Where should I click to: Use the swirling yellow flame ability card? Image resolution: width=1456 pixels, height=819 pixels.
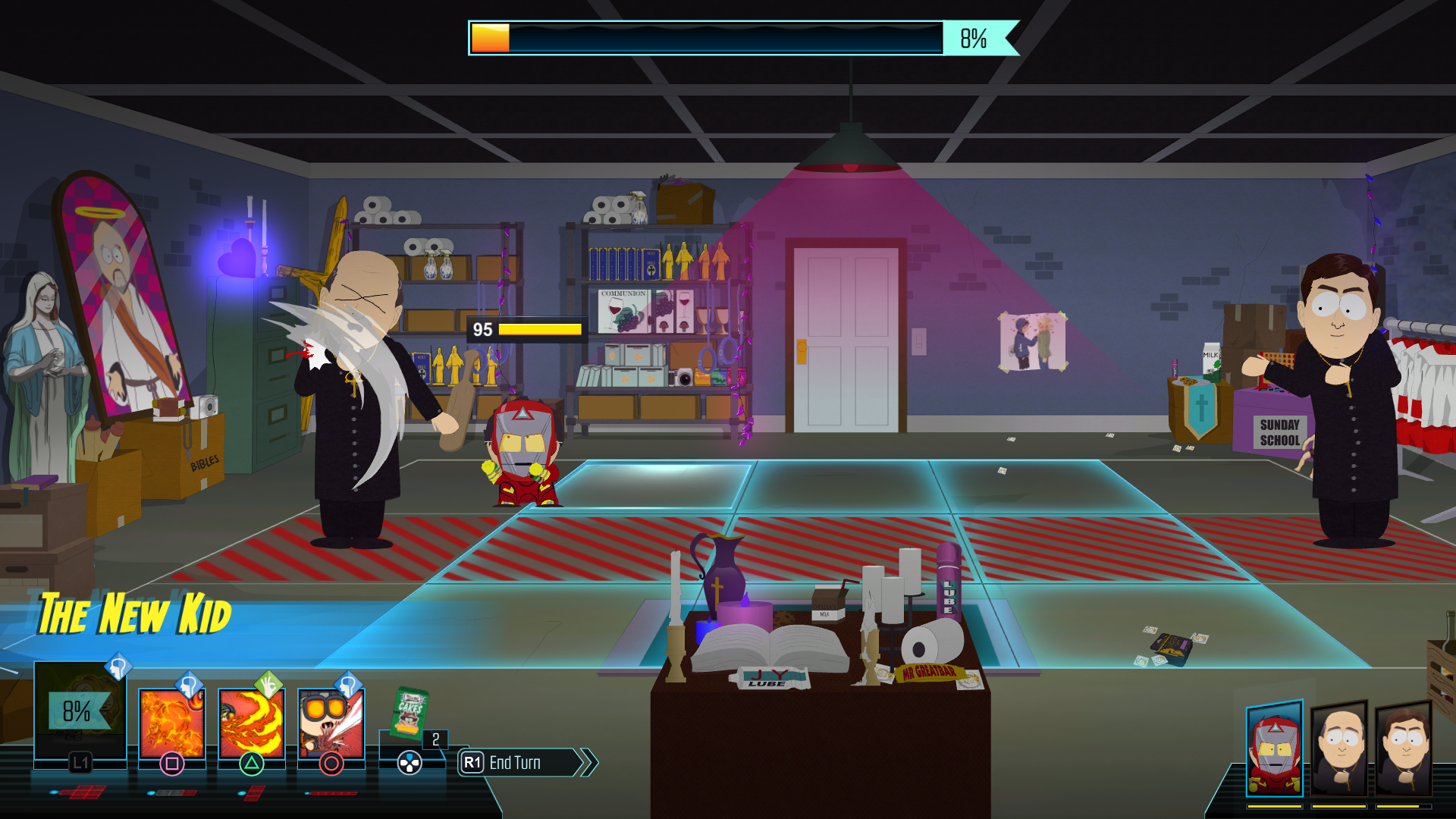(x=251, y=724)
